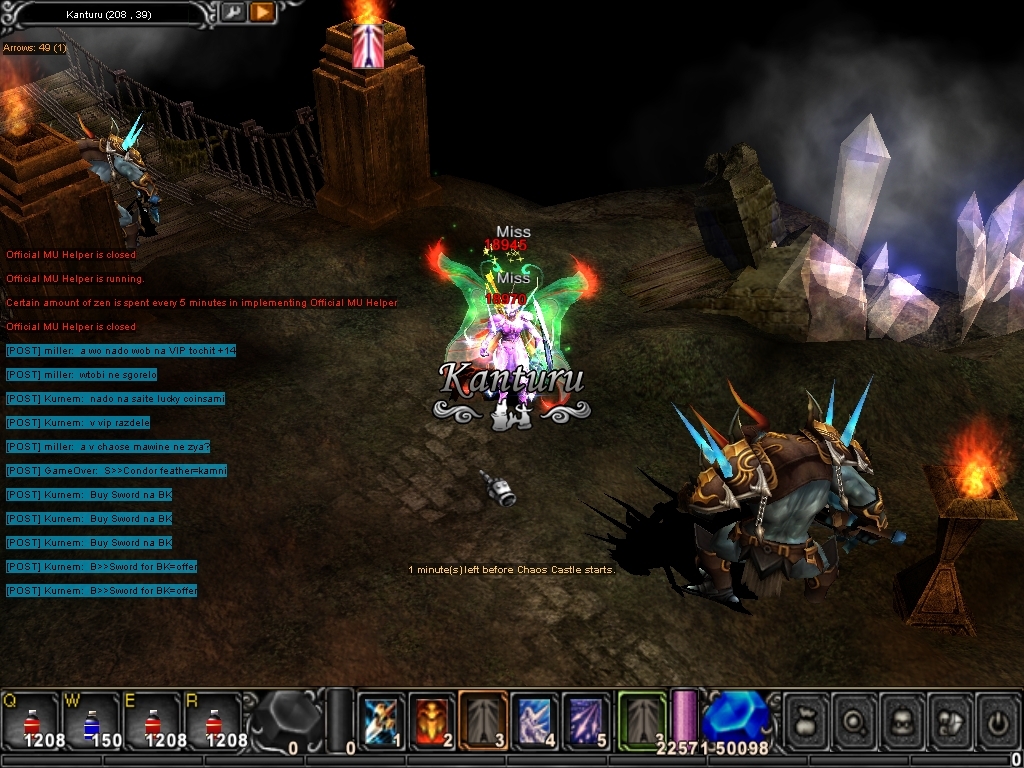Use the blue mana potion in slot W
The image size is (1024, 768).
92,720
